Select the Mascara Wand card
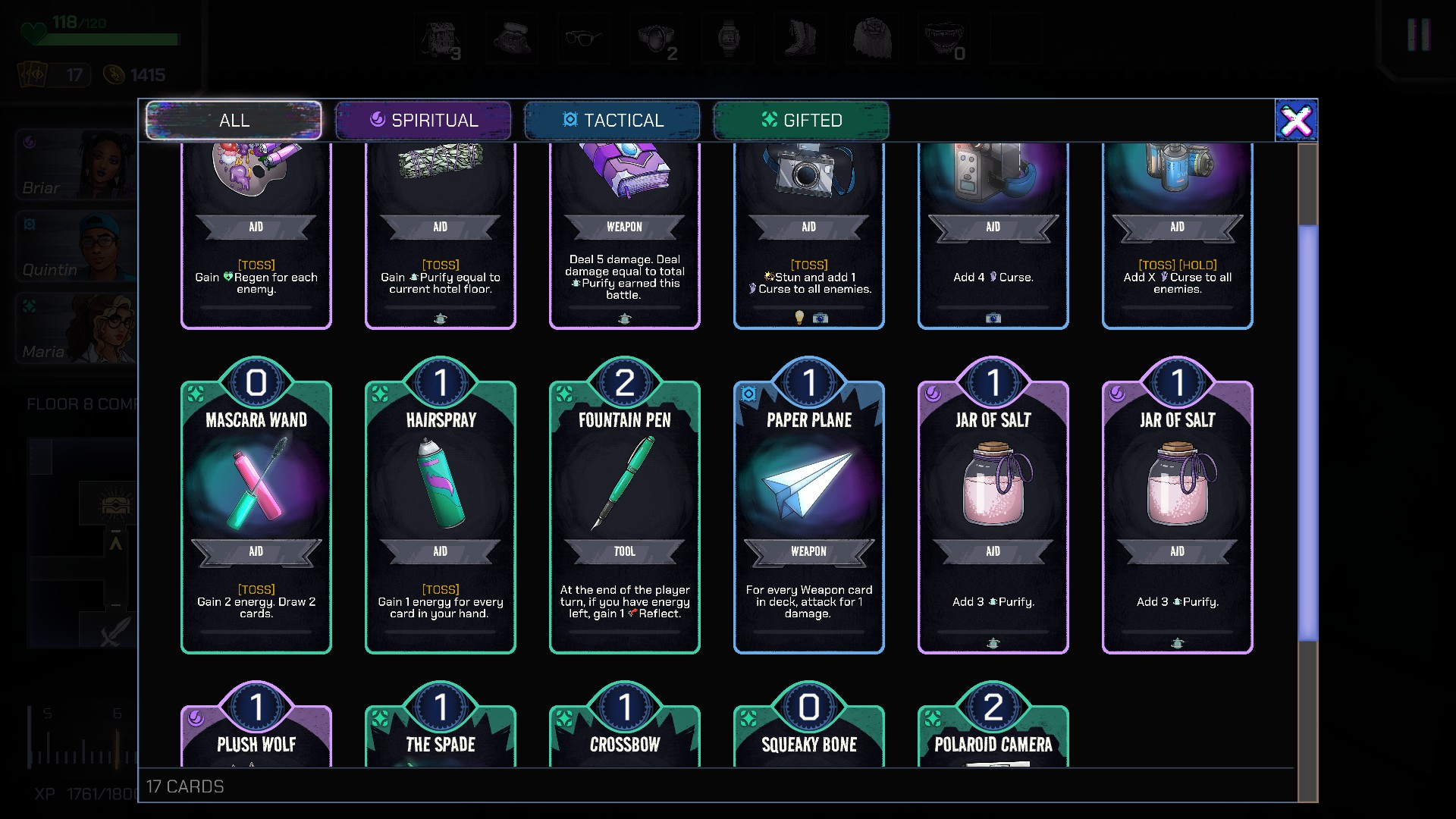This screenshot has width=1456, height=819. coord(256,516)
